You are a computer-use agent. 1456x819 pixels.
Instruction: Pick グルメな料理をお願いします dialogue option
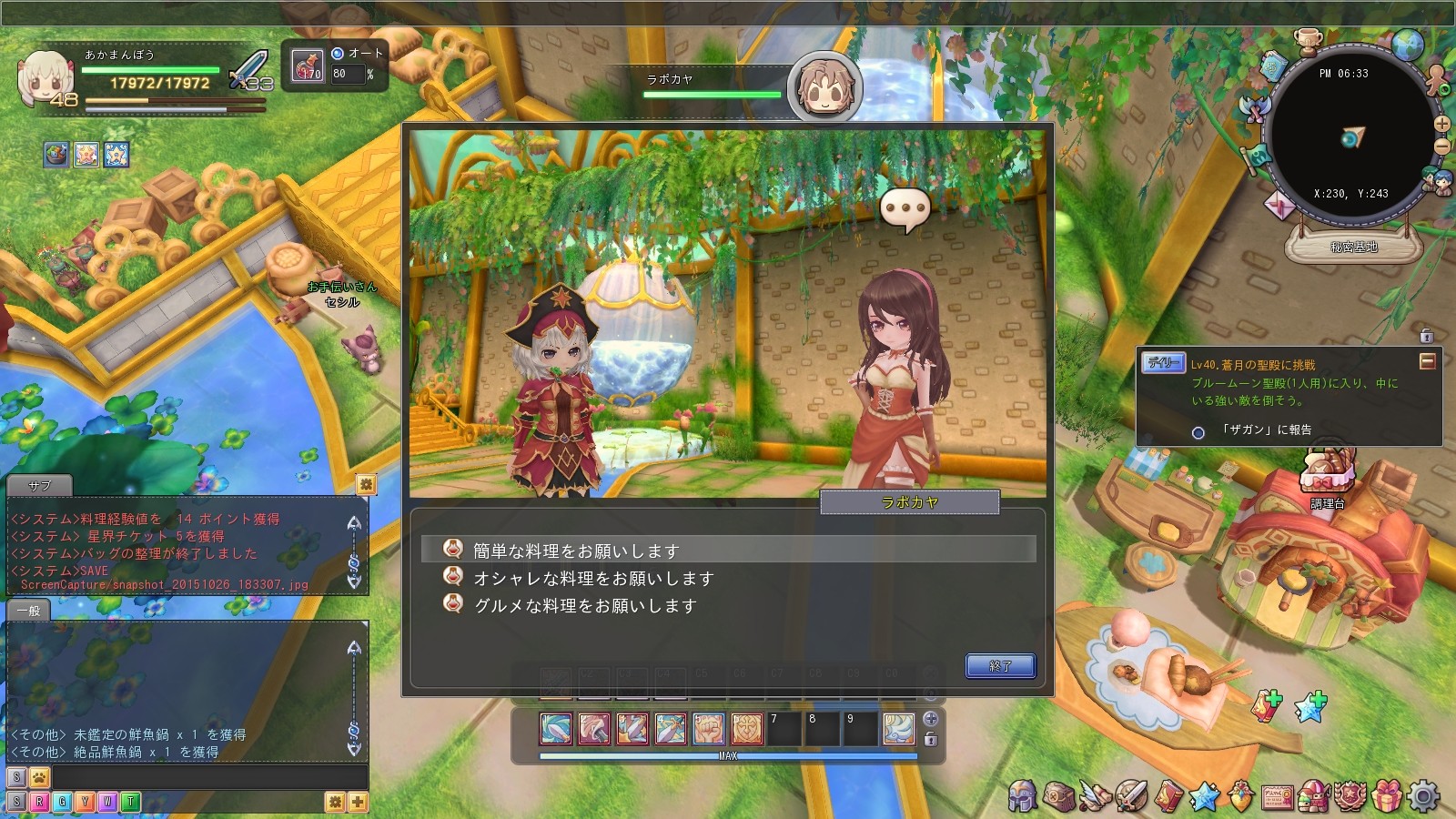tap(585, 605)
